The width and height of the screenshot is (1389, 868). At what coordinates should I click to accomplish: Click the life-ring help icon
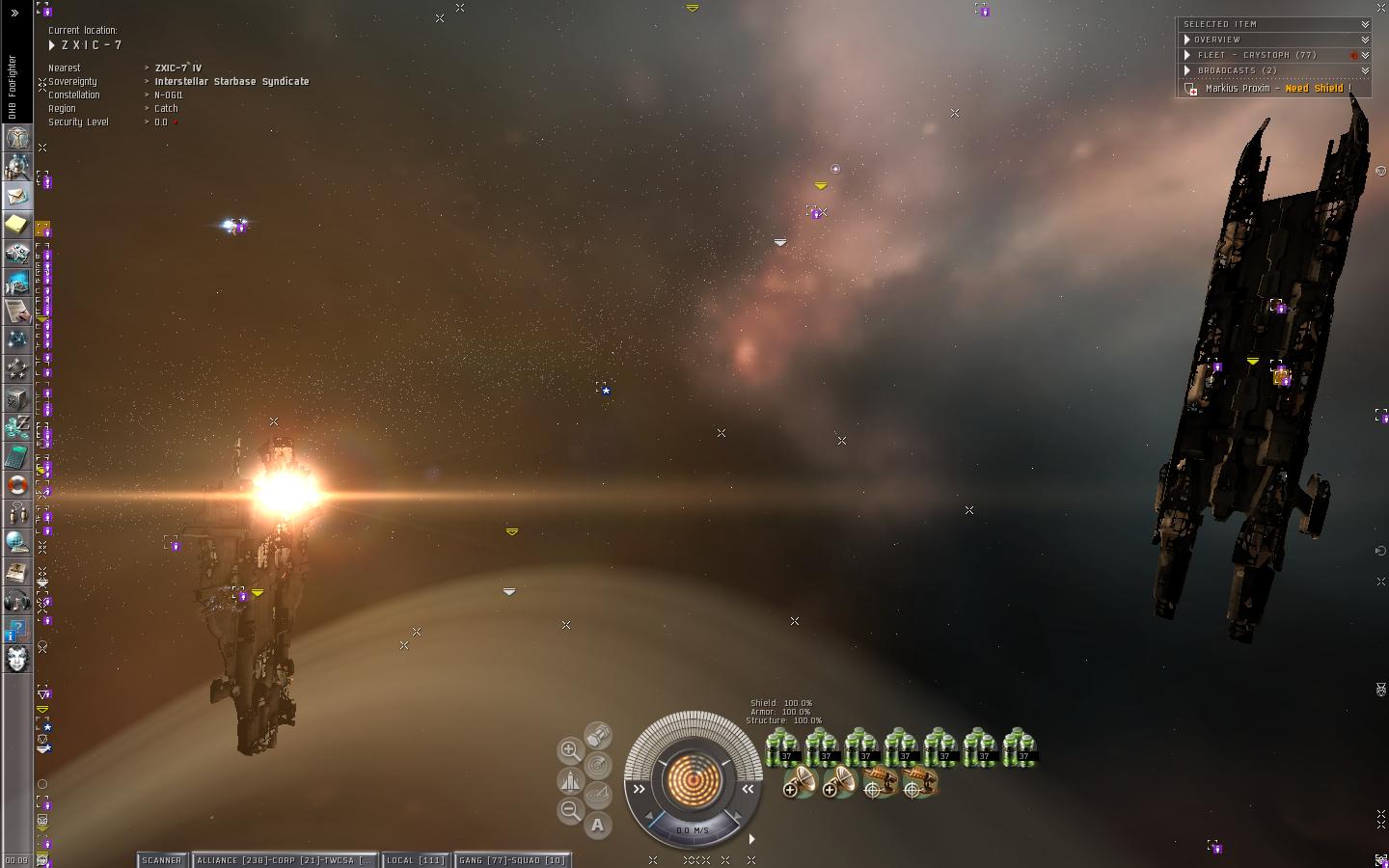[16, 484]
